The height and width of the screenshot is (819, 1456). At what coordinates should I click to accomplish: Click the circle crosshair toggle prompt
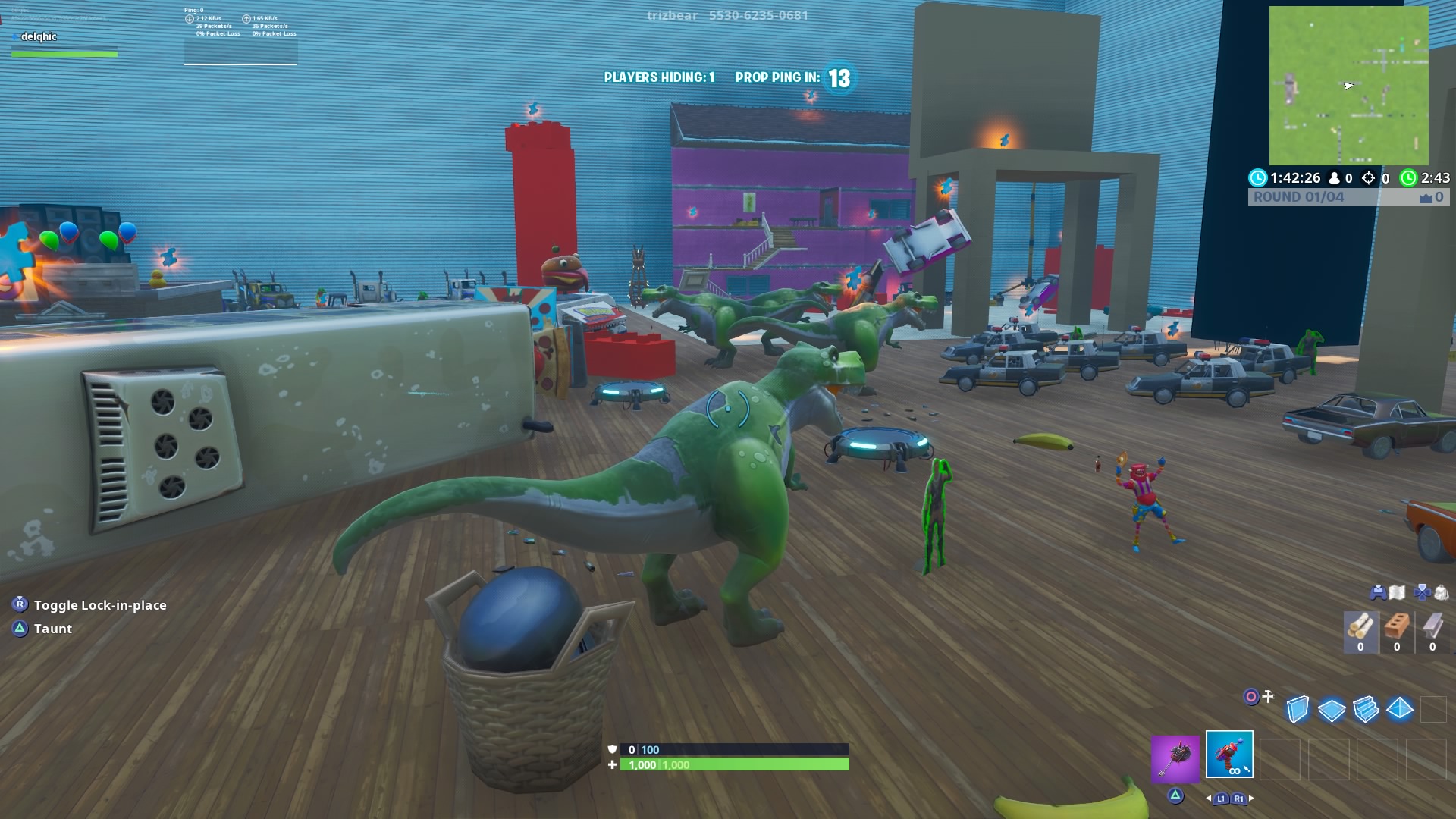tap(1251, 695)
